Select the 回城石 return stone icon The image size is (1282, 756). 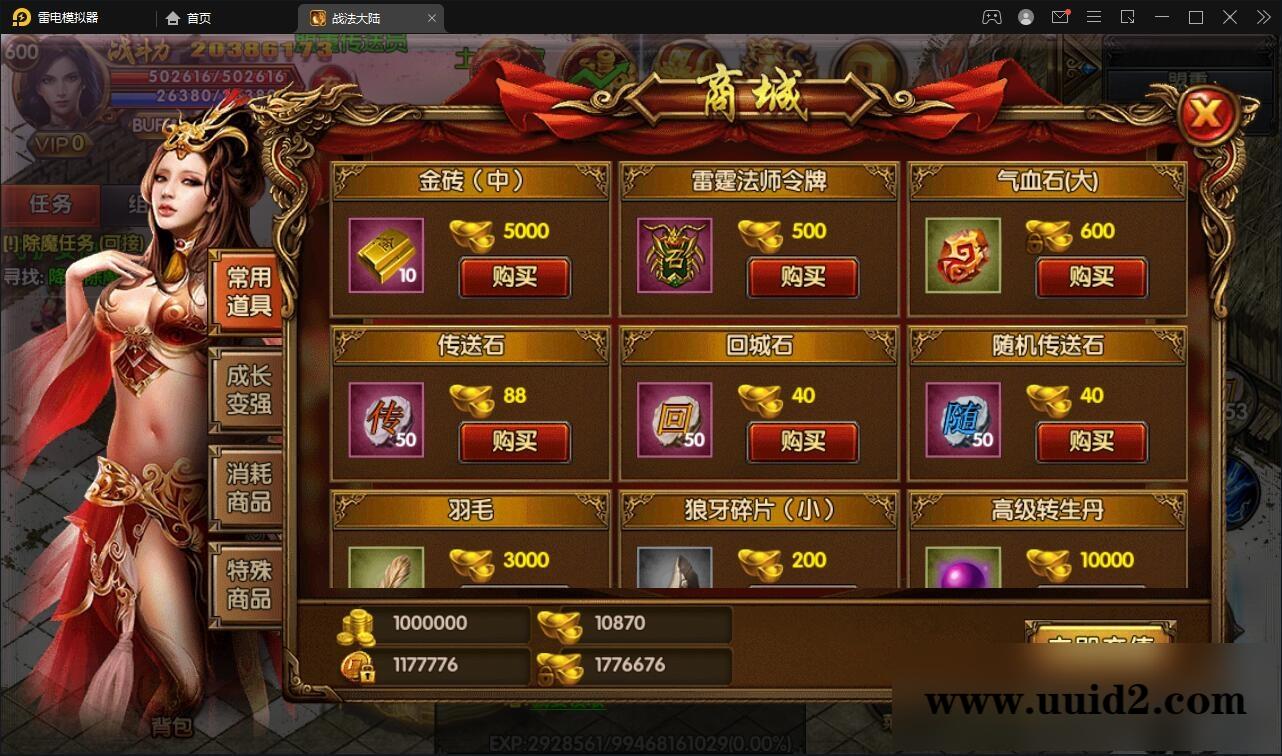click(x=672, y=421)
